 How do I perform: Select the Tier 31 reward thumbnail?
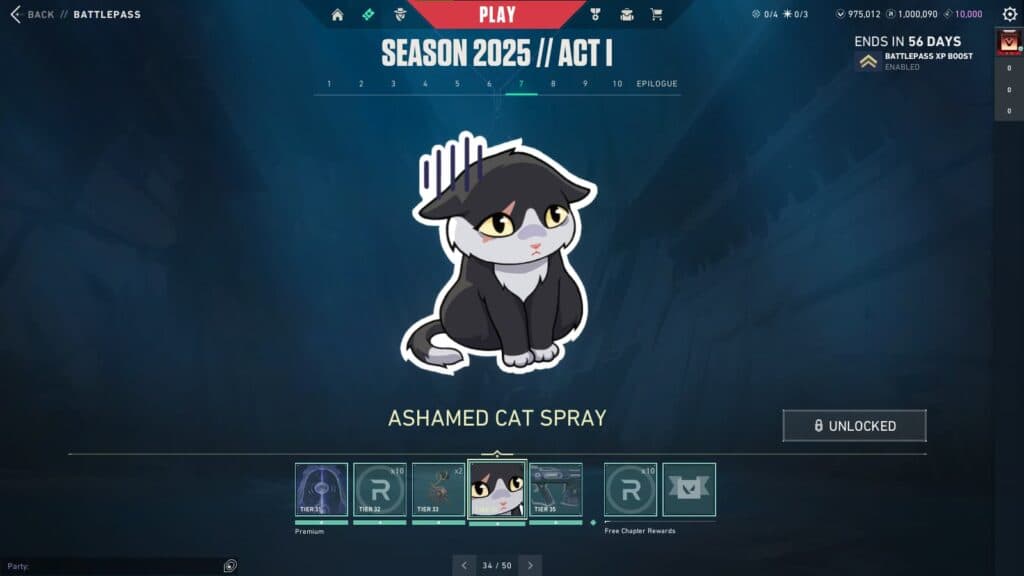click(321, 489)
